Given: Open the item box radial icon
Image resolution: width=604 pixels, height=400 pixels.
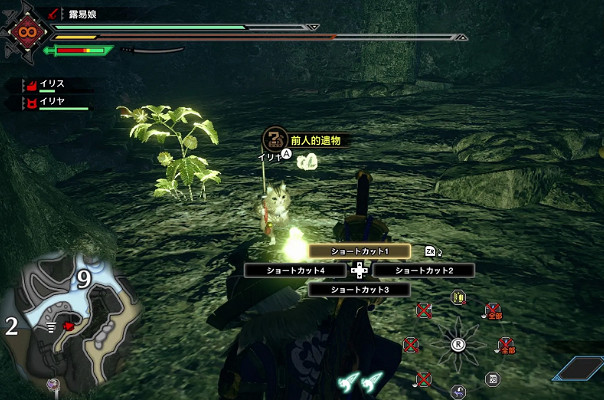Looking at the screenshot, I should click(492, 378).
